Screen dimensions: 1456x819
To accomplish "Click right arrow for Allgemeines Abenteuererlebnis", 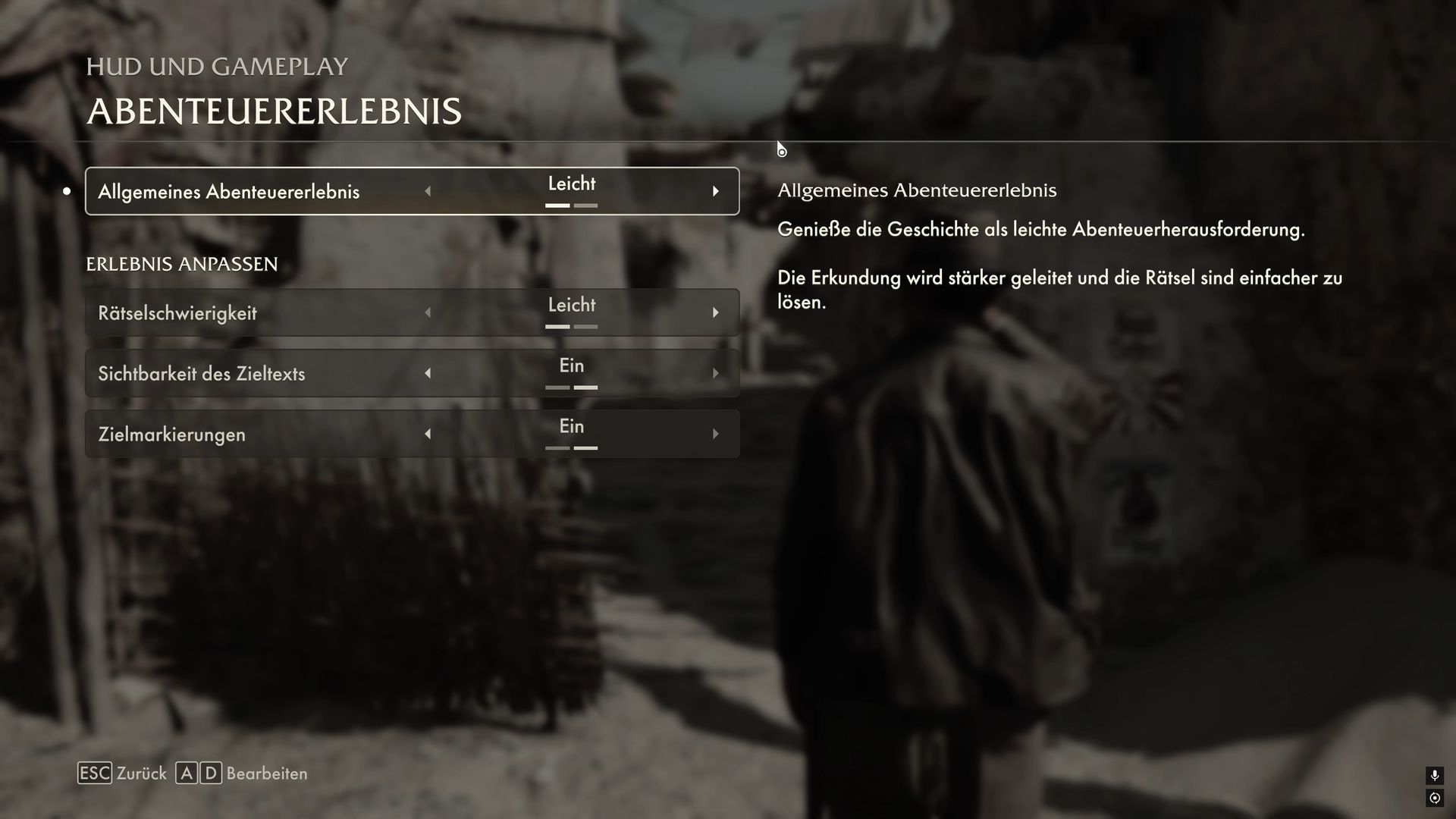I will [x=715, y=191].
